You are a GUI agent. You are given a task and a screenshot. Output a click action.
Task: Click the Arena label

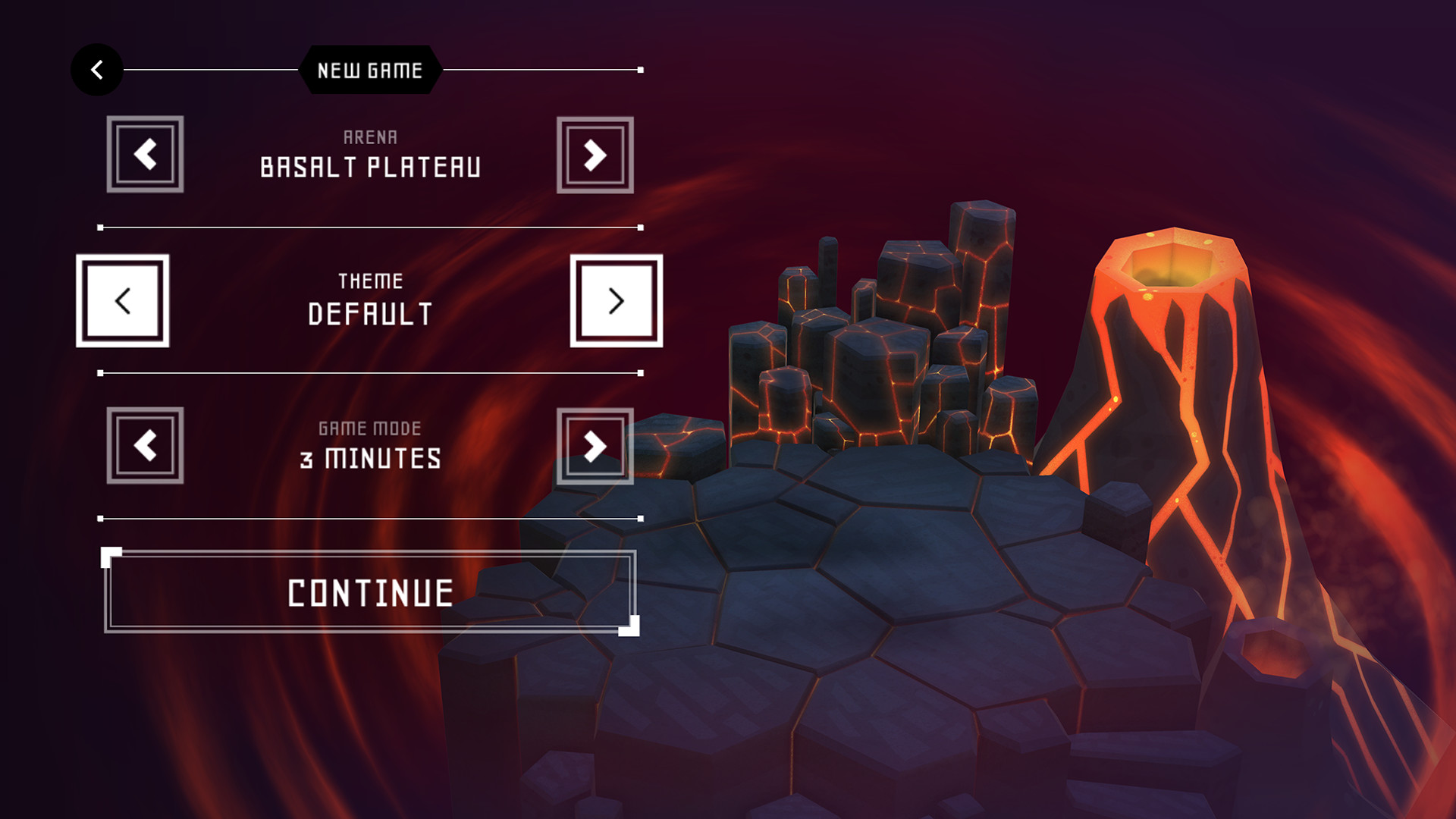(x=369, y=136)
